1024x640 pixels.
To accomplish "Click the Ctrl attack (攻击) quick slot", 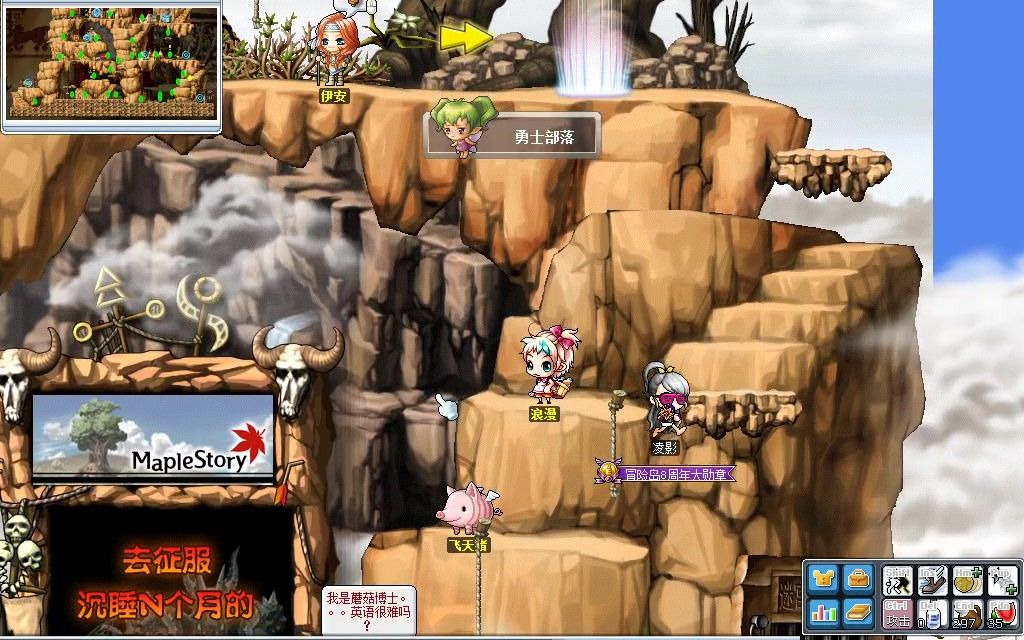I will (896, 612).
